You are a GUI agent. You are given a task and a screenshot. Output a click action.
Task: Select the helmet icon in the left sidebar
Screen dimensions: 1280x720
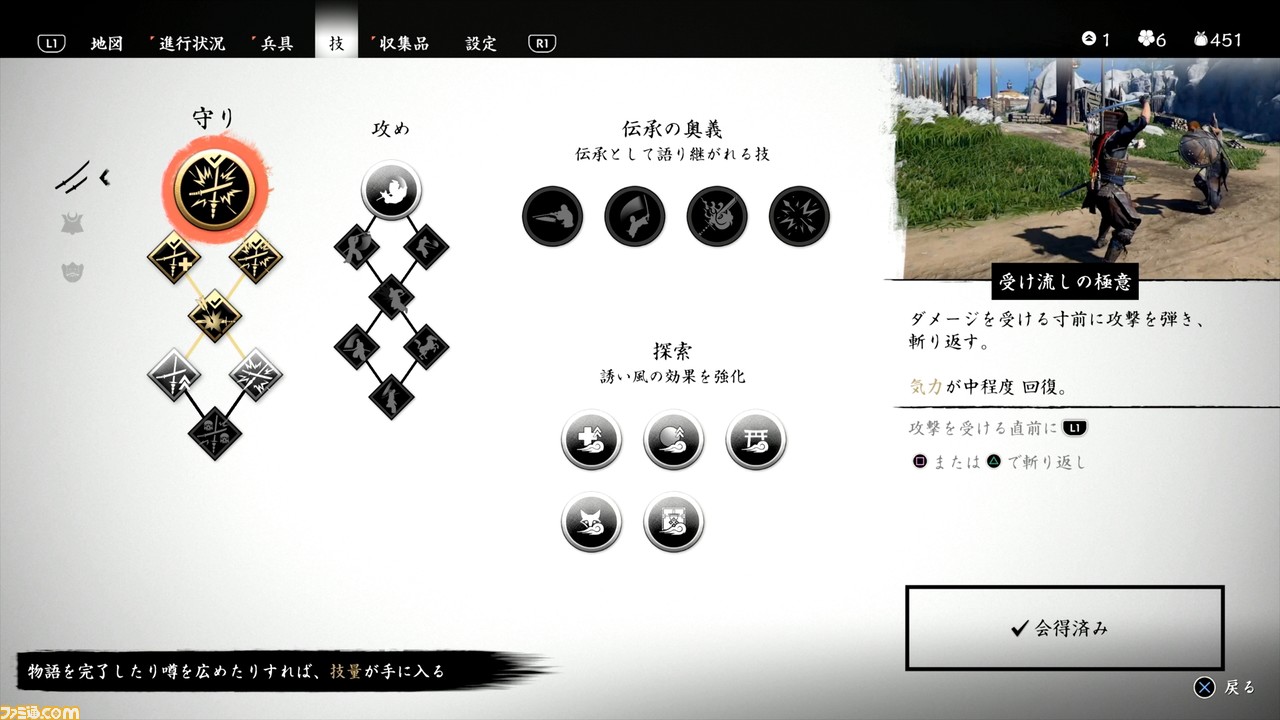[72, 222]
